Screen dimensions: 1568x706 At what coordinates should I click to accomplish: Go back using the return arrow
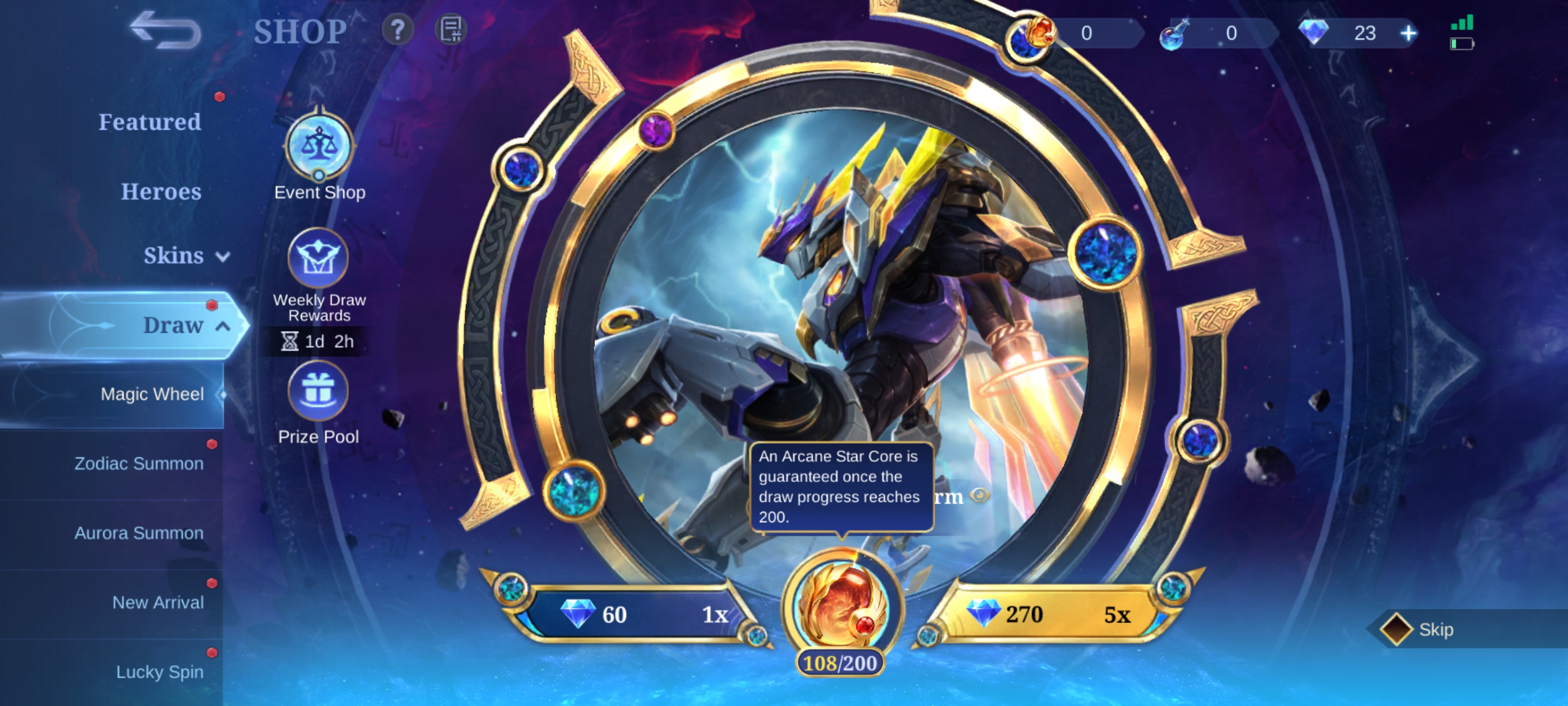pos(166,30)
